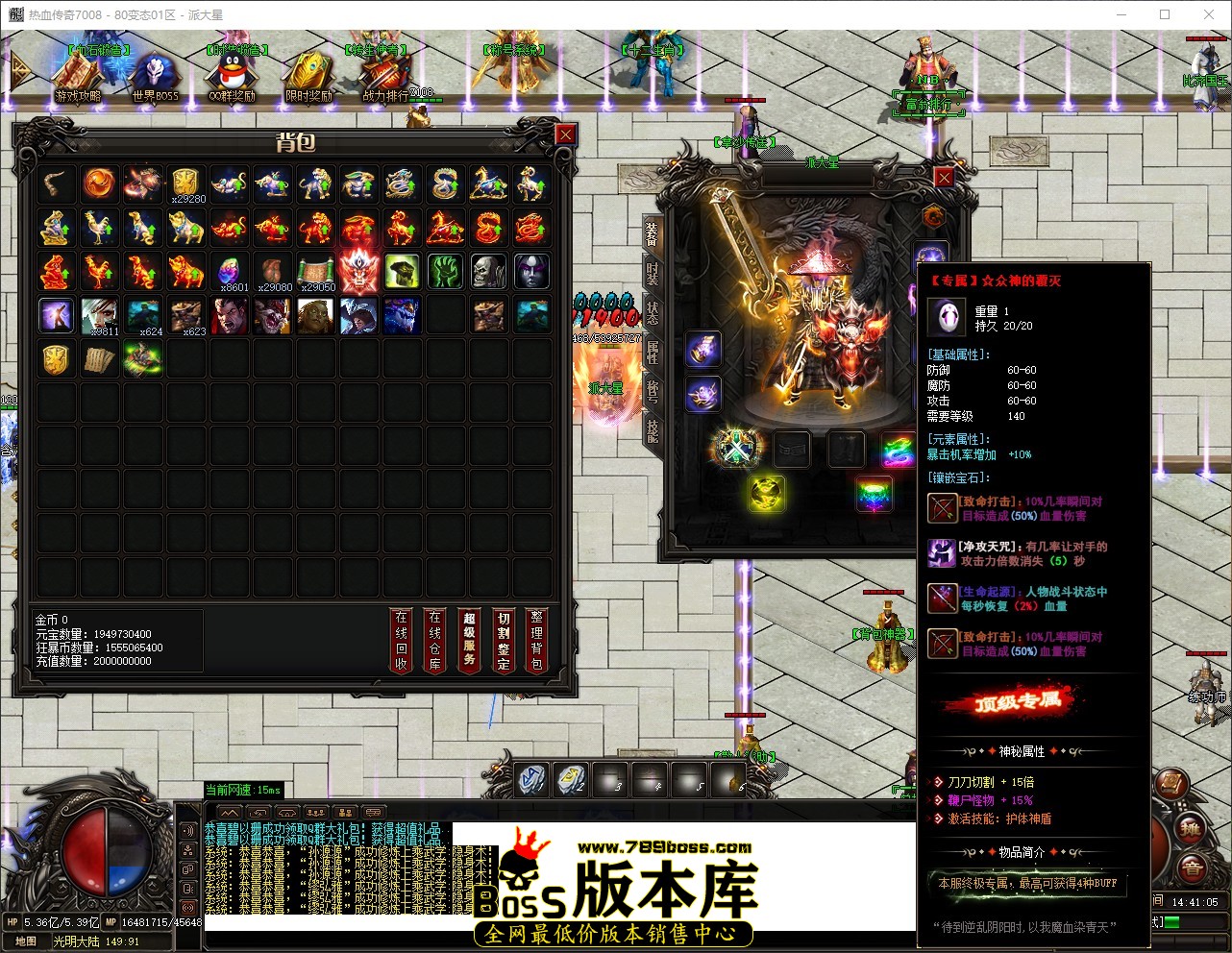
Task: Toggle game sound with the 音 button
Action: click(x=1193, y=867)
